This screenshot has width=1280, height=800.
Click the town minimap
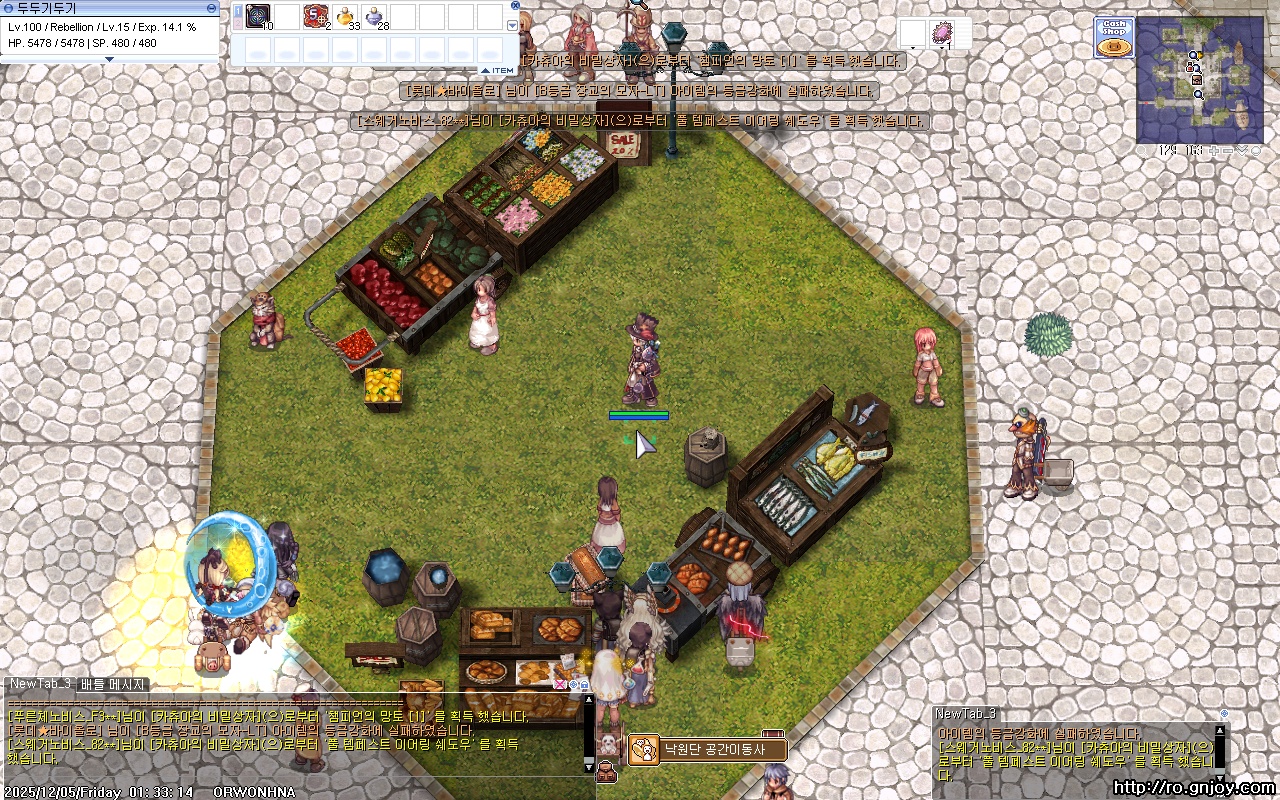pyautogui.click(x=1199, y=80)
